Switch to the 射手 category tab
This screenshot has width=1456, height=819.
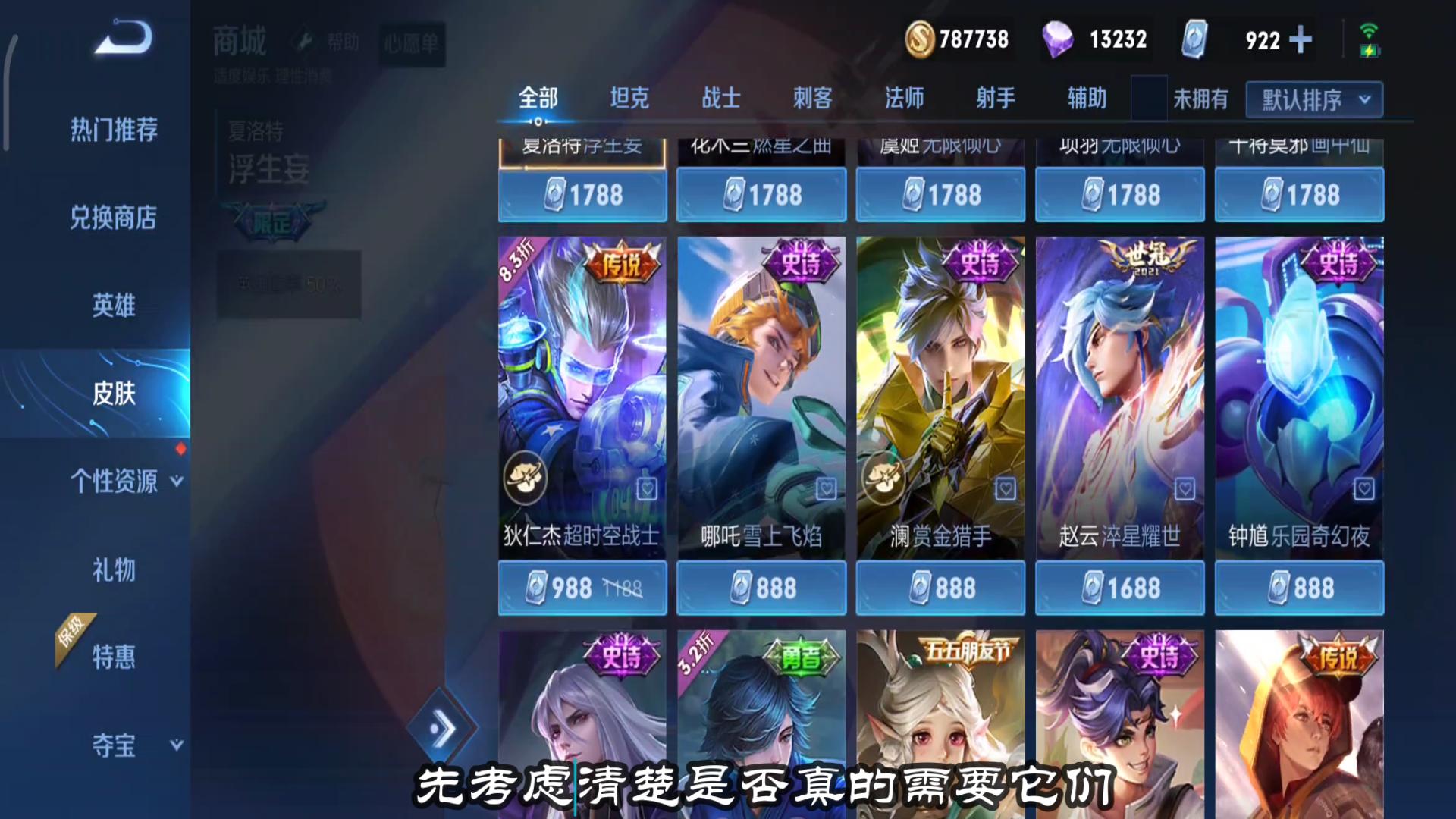(994, 98)
